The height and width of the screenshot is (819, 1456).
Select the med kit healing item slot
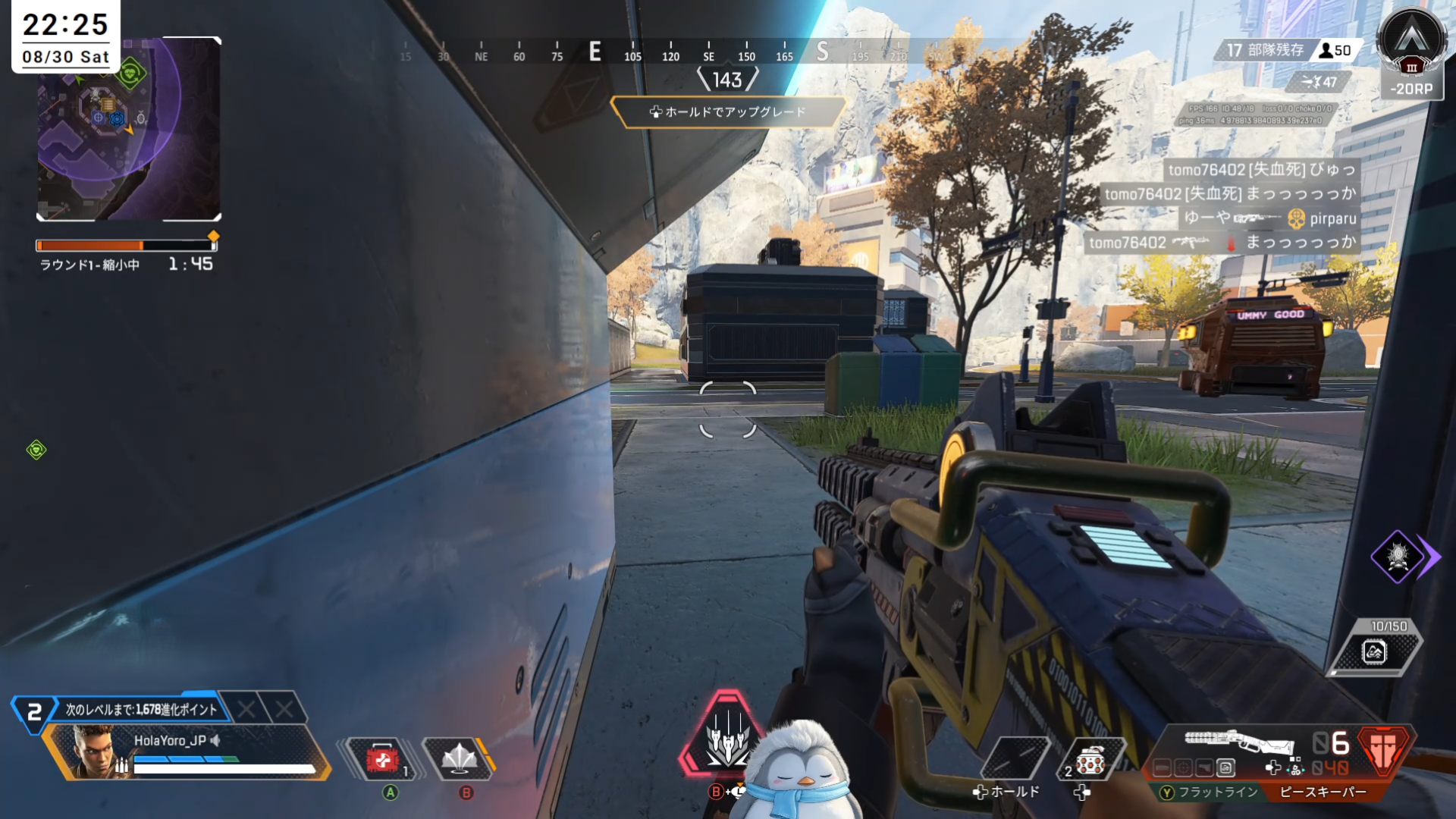coord(381,759)
